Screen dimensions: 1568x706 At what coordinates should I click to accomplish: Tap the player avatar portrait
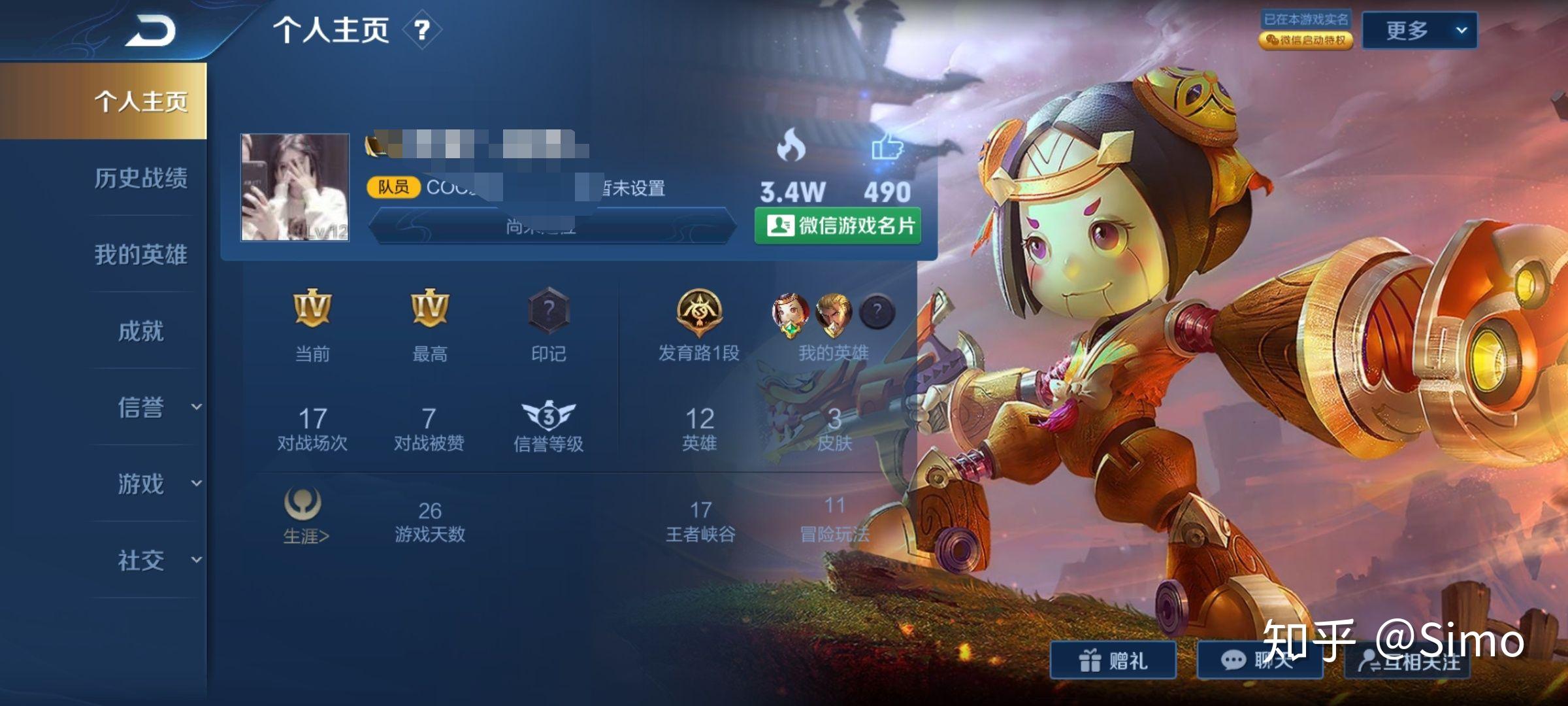pos(295,188)
